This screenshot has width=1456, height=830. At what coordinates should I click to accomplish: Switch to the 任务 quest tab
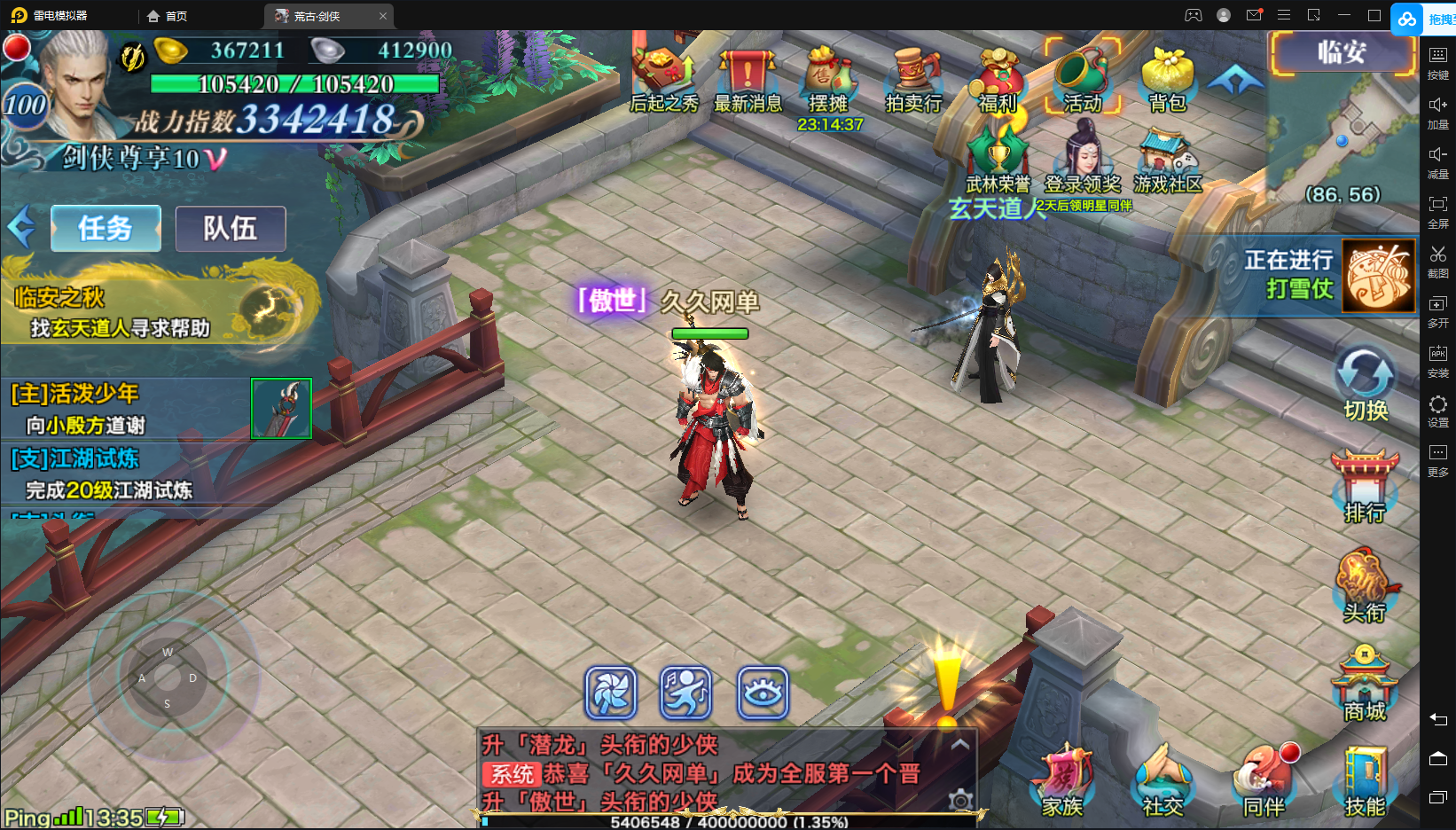(x=106, y=229)
